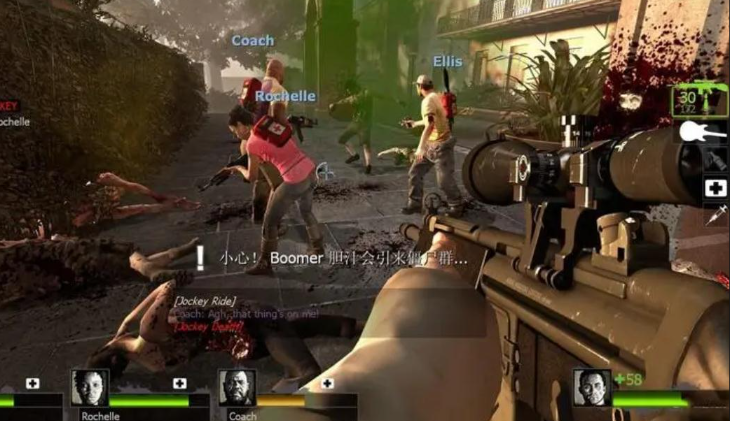Switch to the guitar melee weapon
Screen dimensions: 730x421
click(703, 131)
